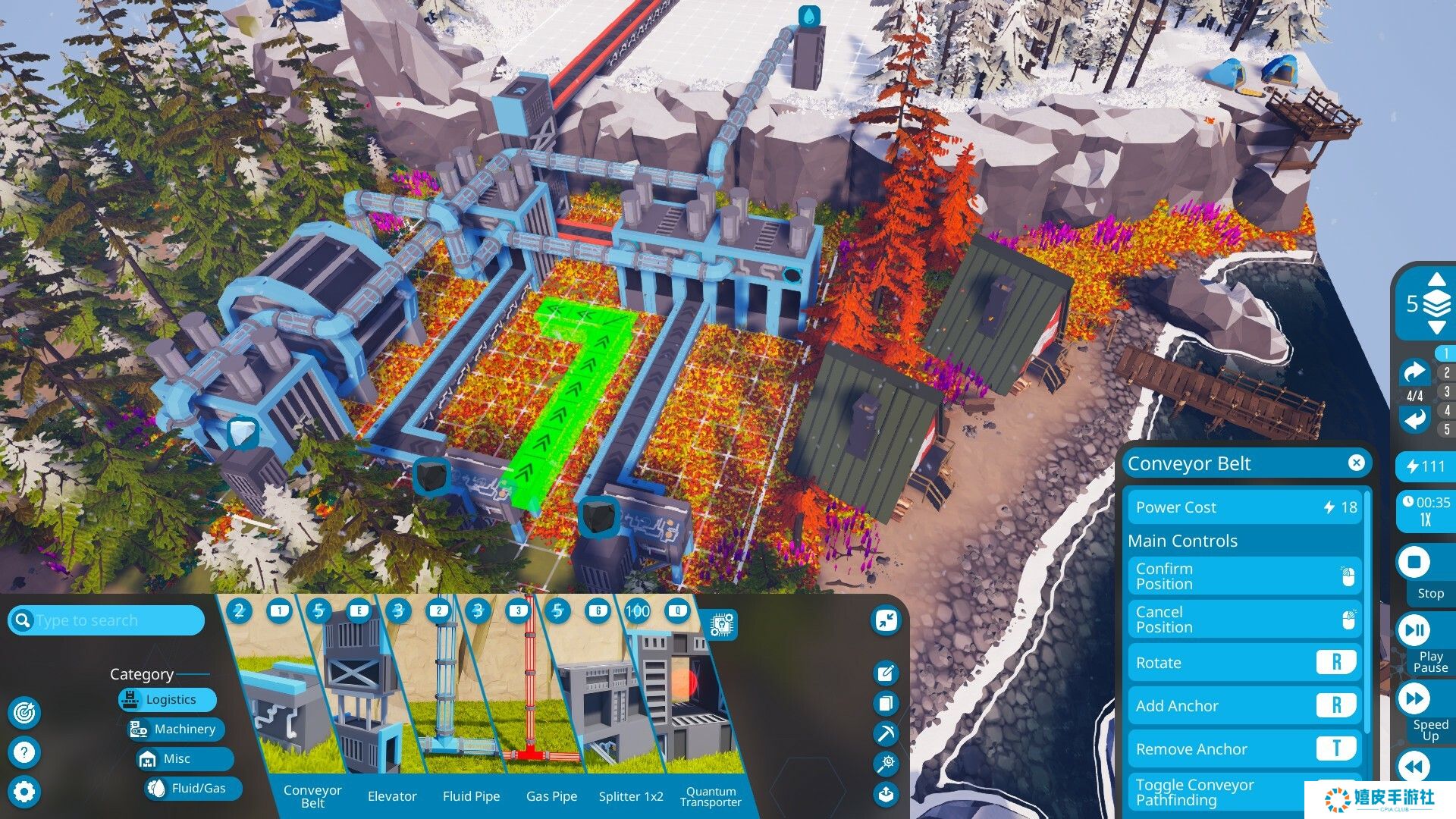This screenshot has width=1456, height=819.
Task: Select the Rotate control
Action: tap(1244, 663)
